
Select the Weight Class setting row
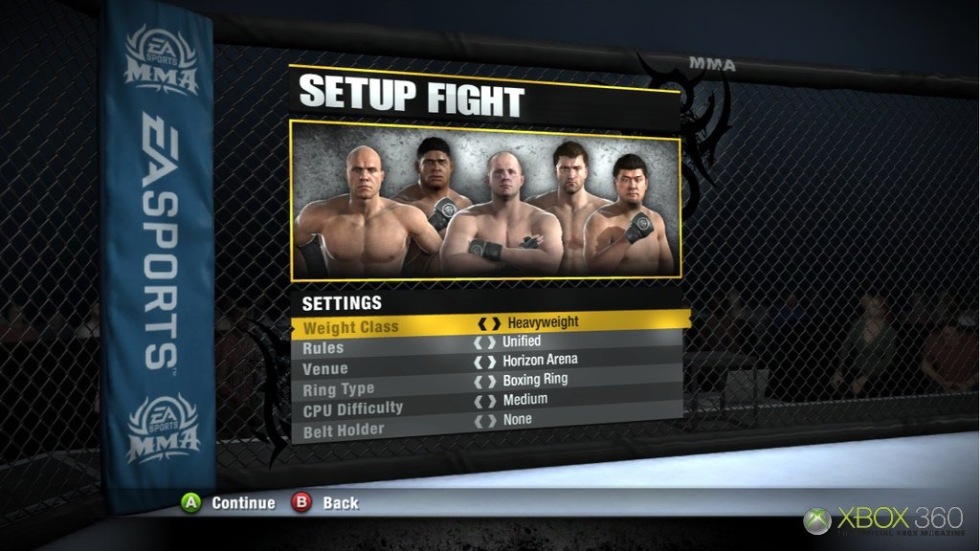pos(350,327)
